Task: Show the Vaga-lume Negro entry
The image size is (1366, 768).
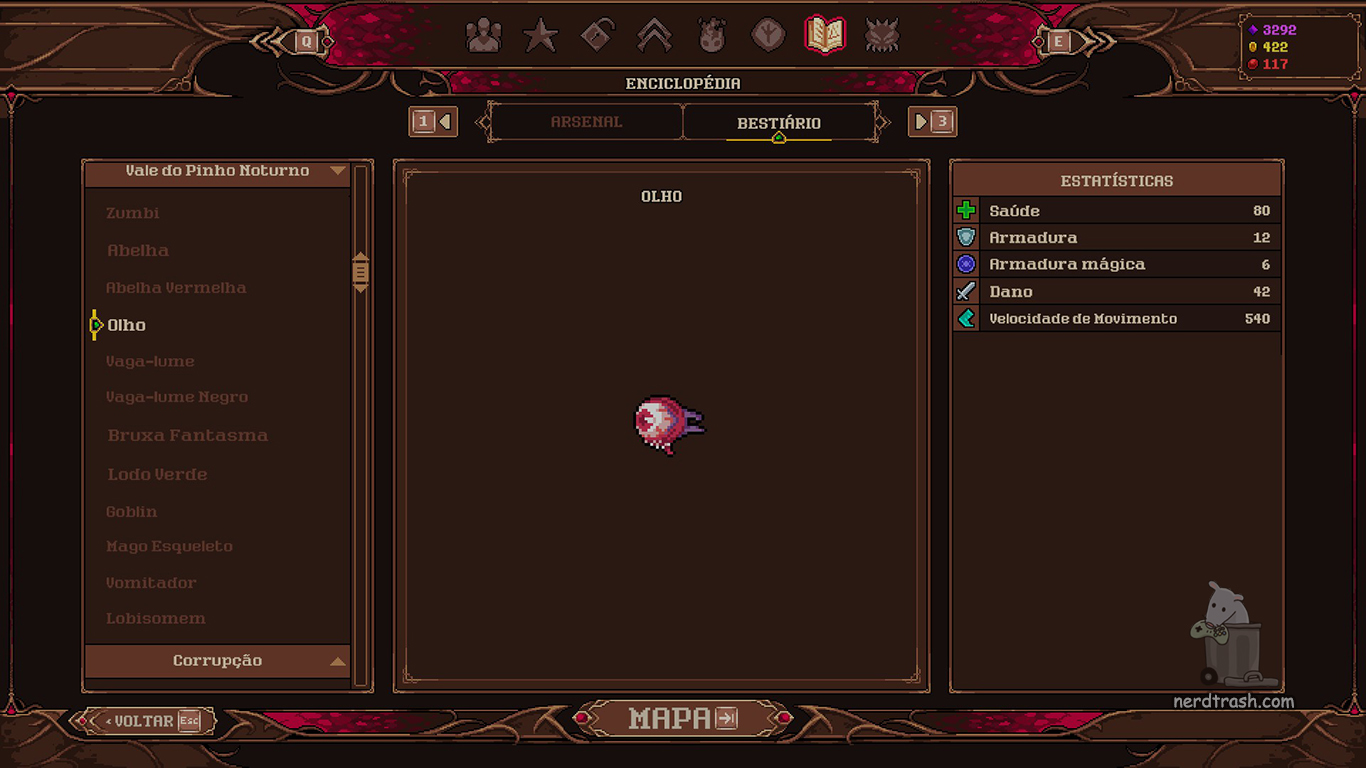Action: pos(177,397)
